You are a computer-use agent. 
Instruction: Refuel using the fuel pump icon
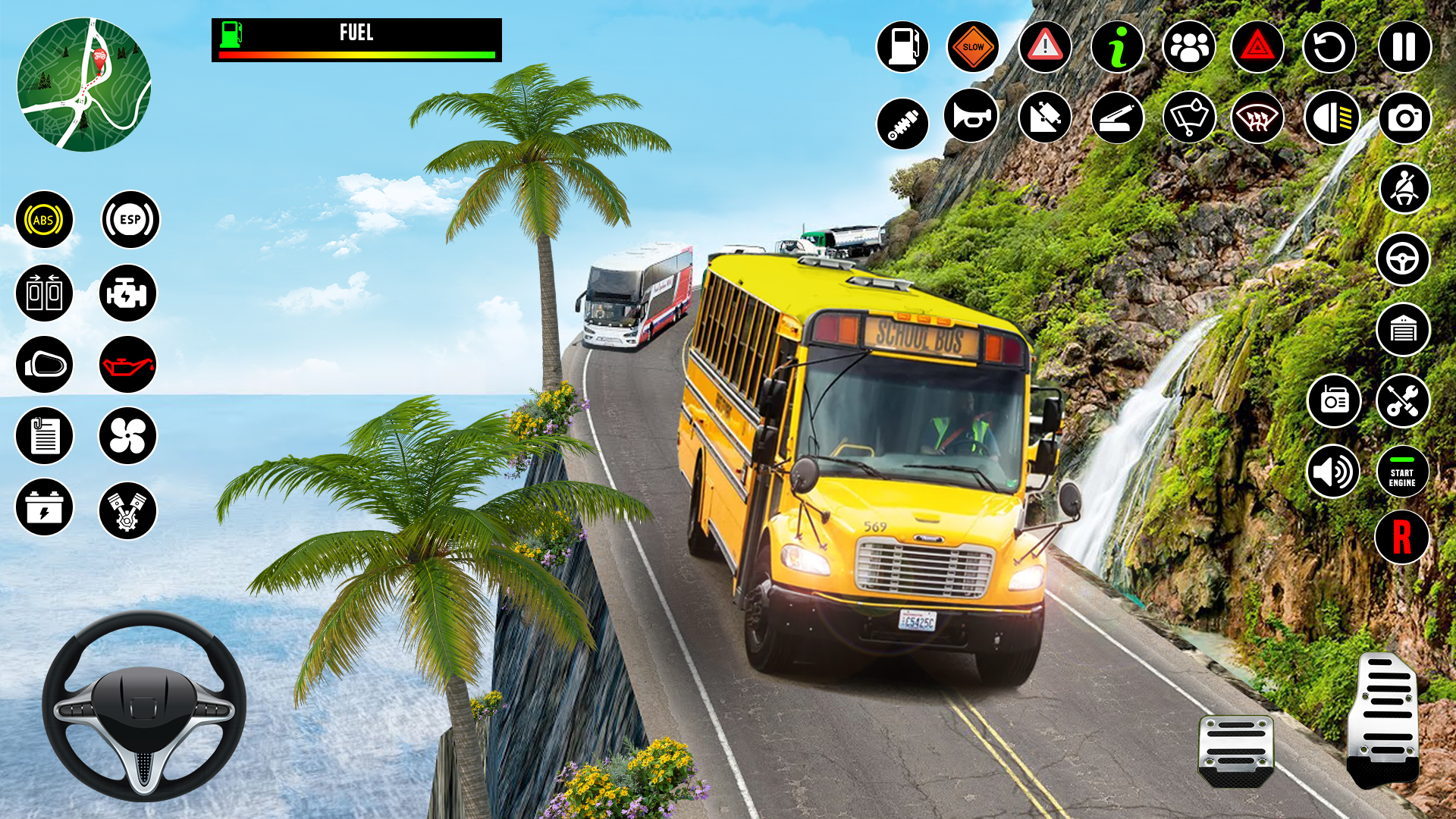tap(901, 46)
